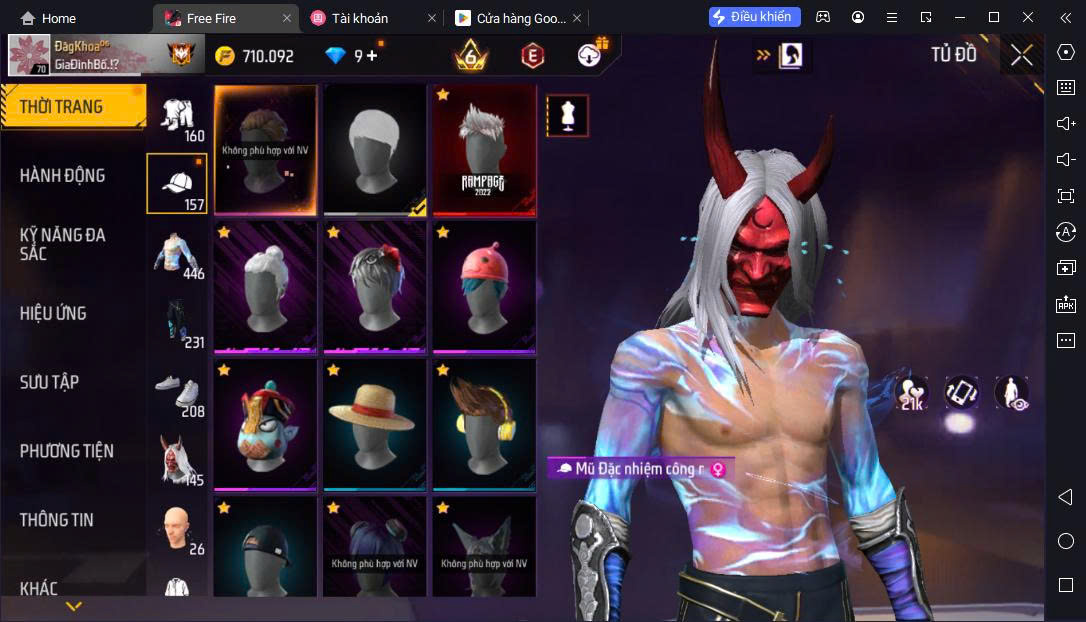Close the Tủ Đồ wardrobe screen

tap(1021, 55)
